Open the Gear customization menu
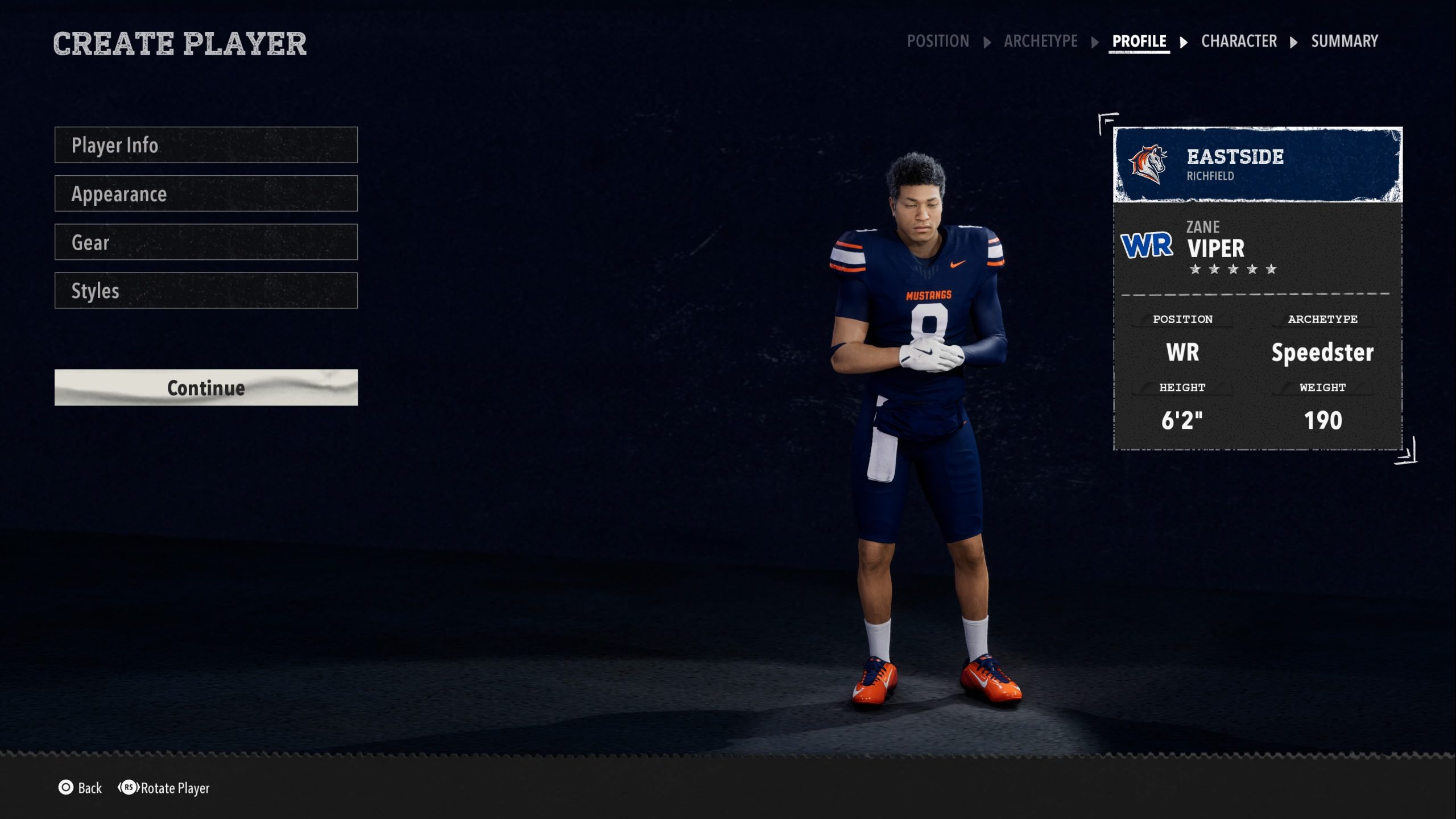The image size is (1456, 819). pyautogui.click(x=206, y=242)
